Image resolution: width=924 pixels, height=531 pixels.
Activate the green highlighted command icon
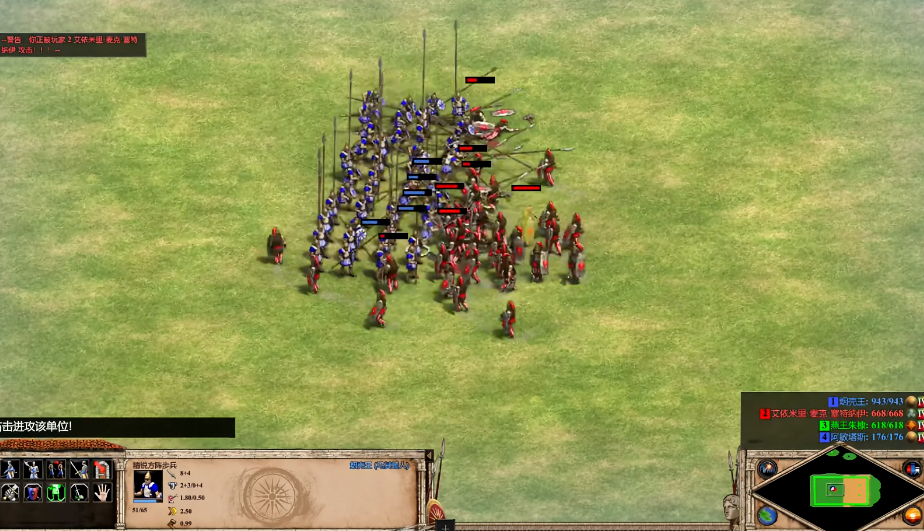(x=56, y=492)
